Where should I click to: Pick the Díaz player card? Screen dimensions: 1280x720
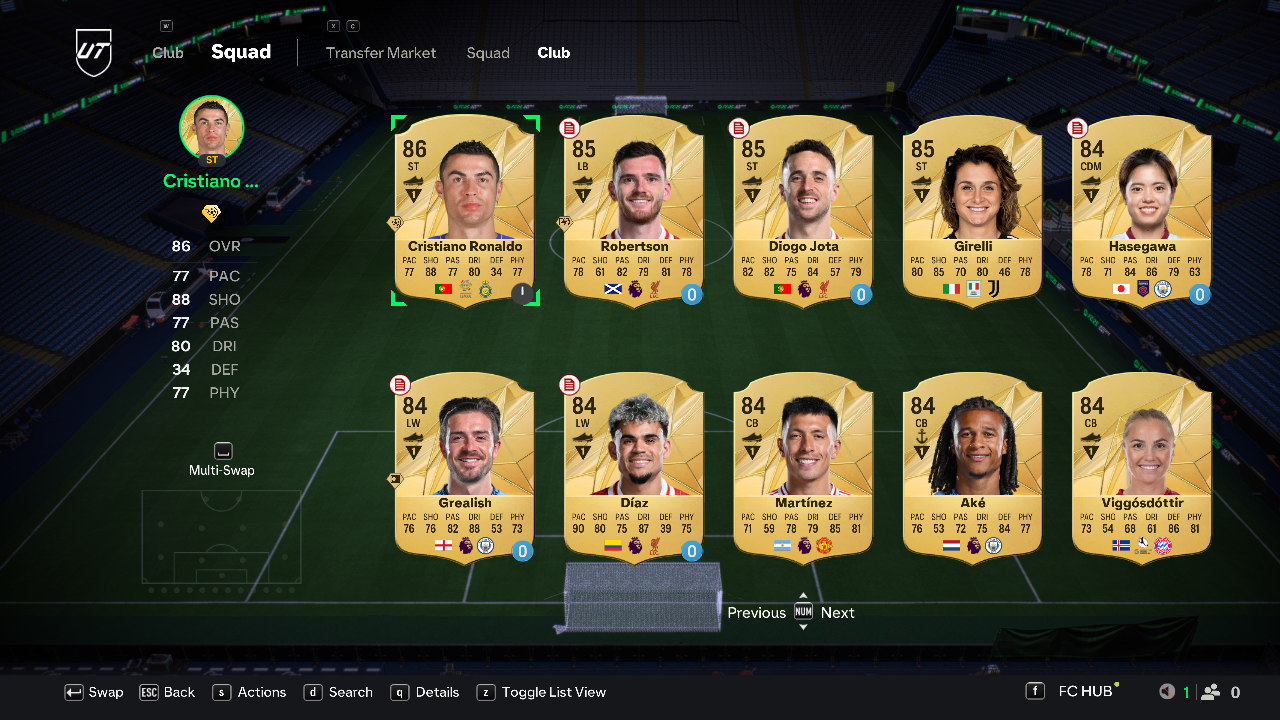(x=634, y=467)
